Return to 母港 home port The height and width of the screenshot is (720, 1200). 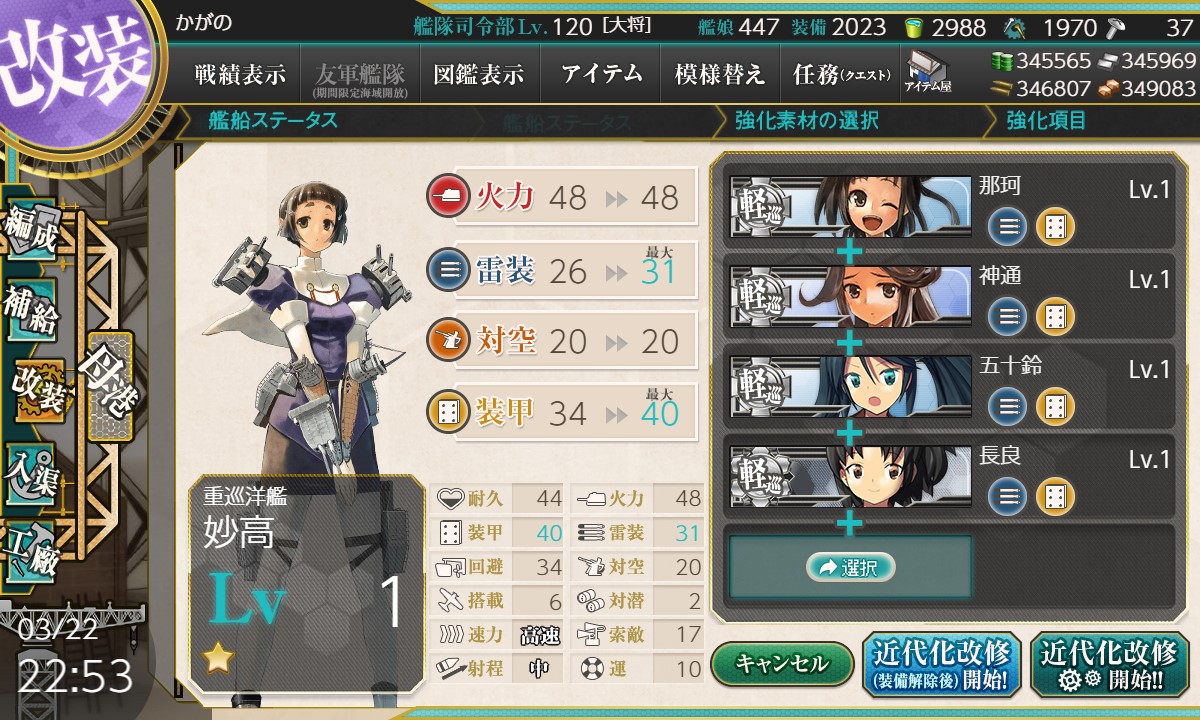pos(109,386)
